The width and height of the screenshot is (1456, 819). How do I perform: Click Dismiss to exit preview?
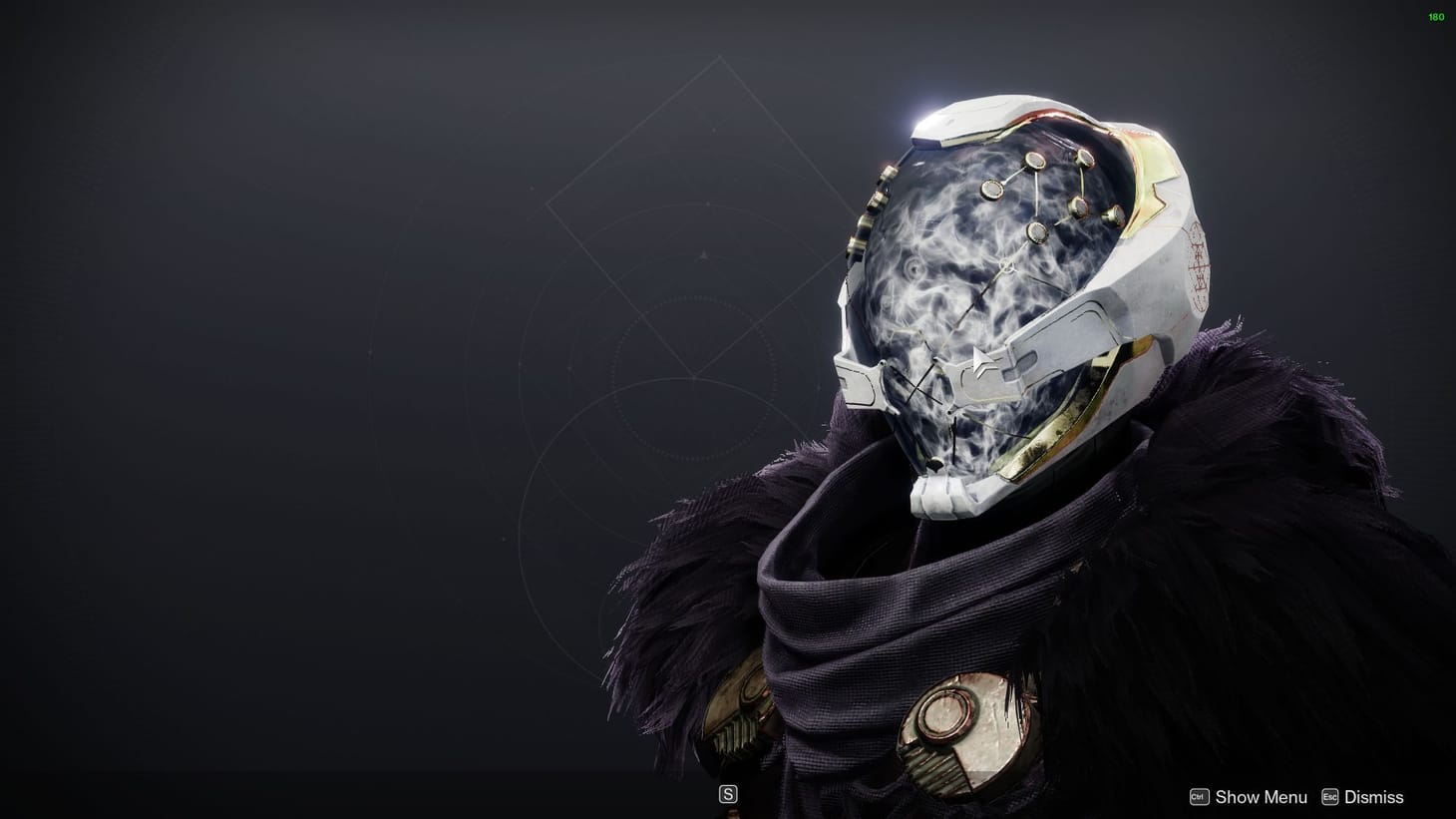click(x=1373, y=796)
